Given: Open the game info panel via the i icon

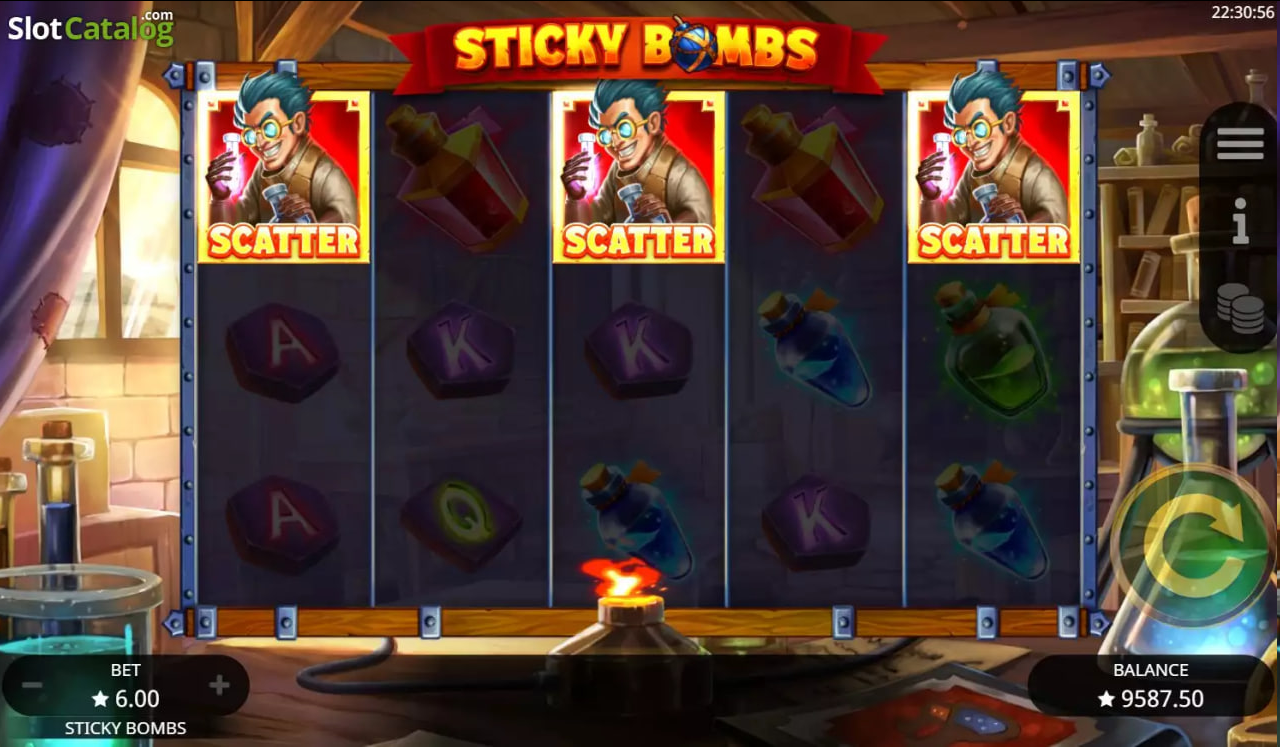Looking at the screenshot, I should 1239,222.
